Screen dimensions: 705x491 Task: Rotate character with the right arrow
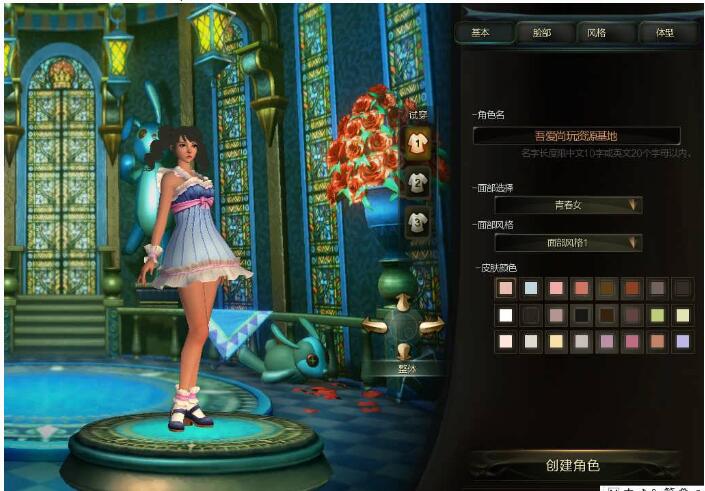(x=431, y=325)
